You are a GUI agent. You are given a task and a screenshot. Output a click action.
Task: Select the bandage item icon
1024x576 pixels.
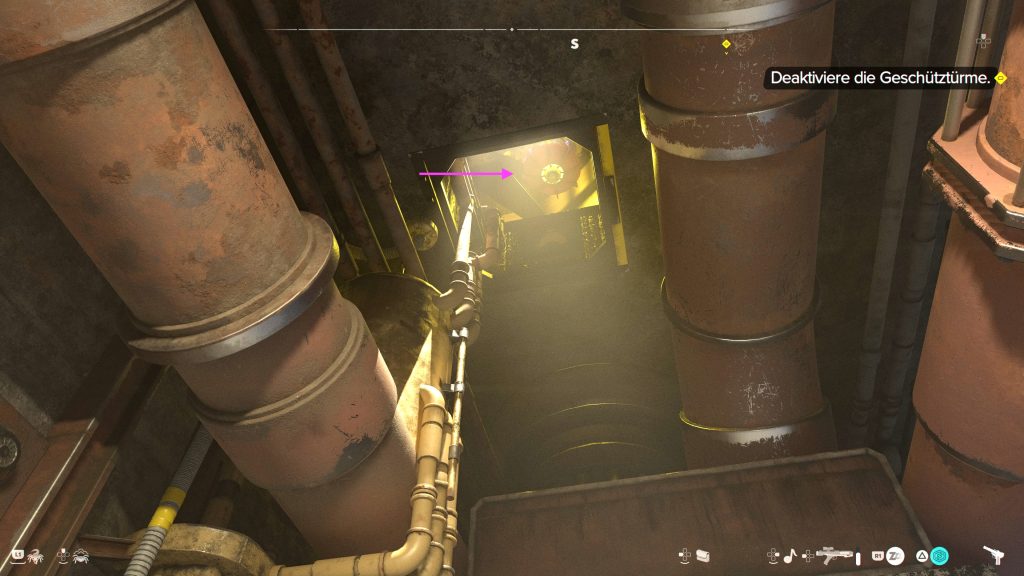(x=702, y=554)
